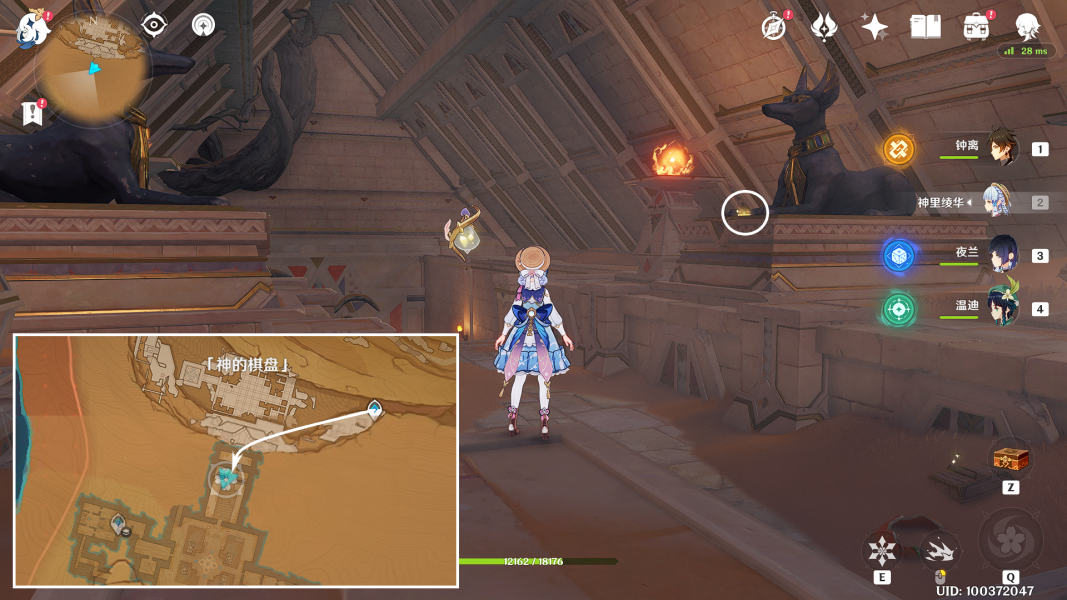Image resolution: width=1067 pixels, height=600 pixels.
Task: Open the four-pointed star wish icon
Action: tap(875, 27)
